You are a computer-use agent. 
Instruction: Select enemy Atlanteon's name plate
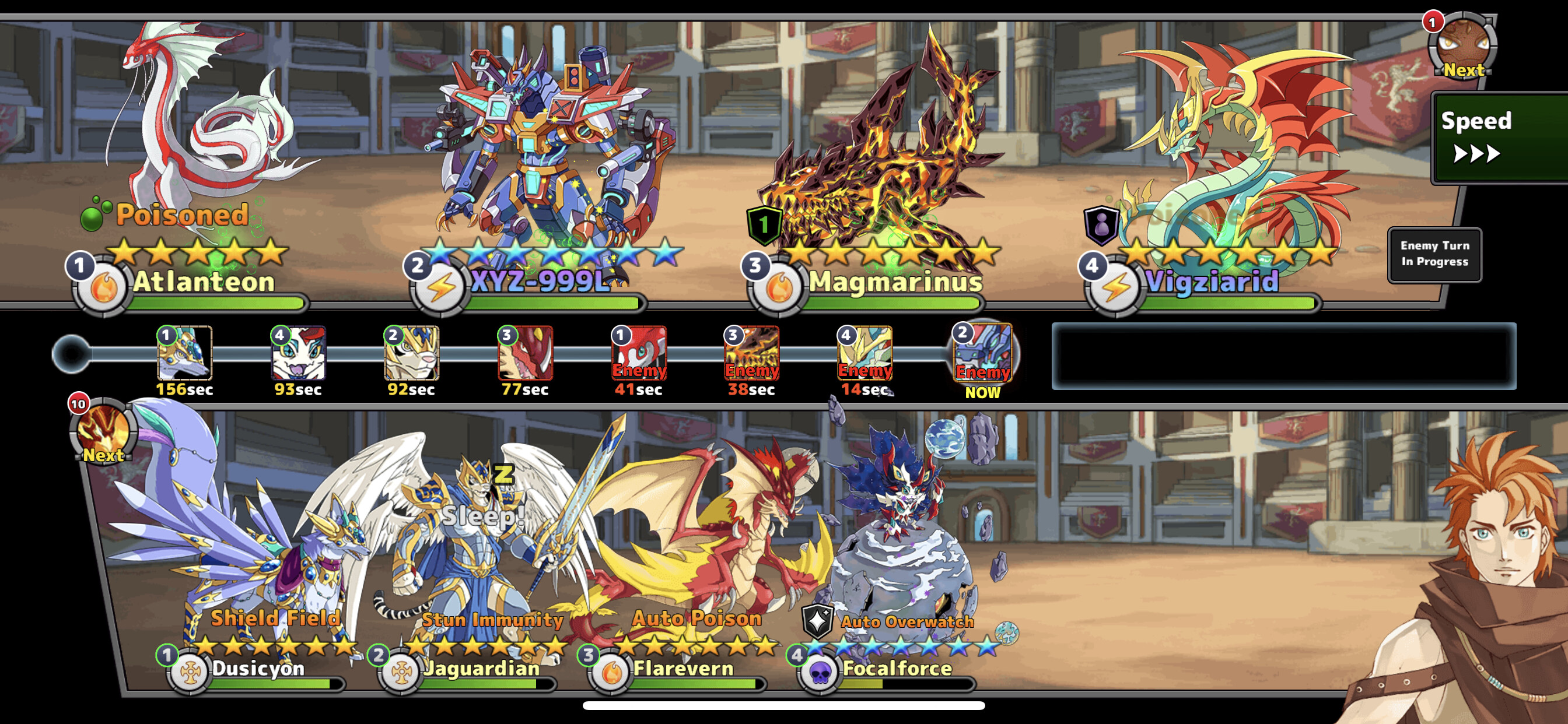pos(204,282)
